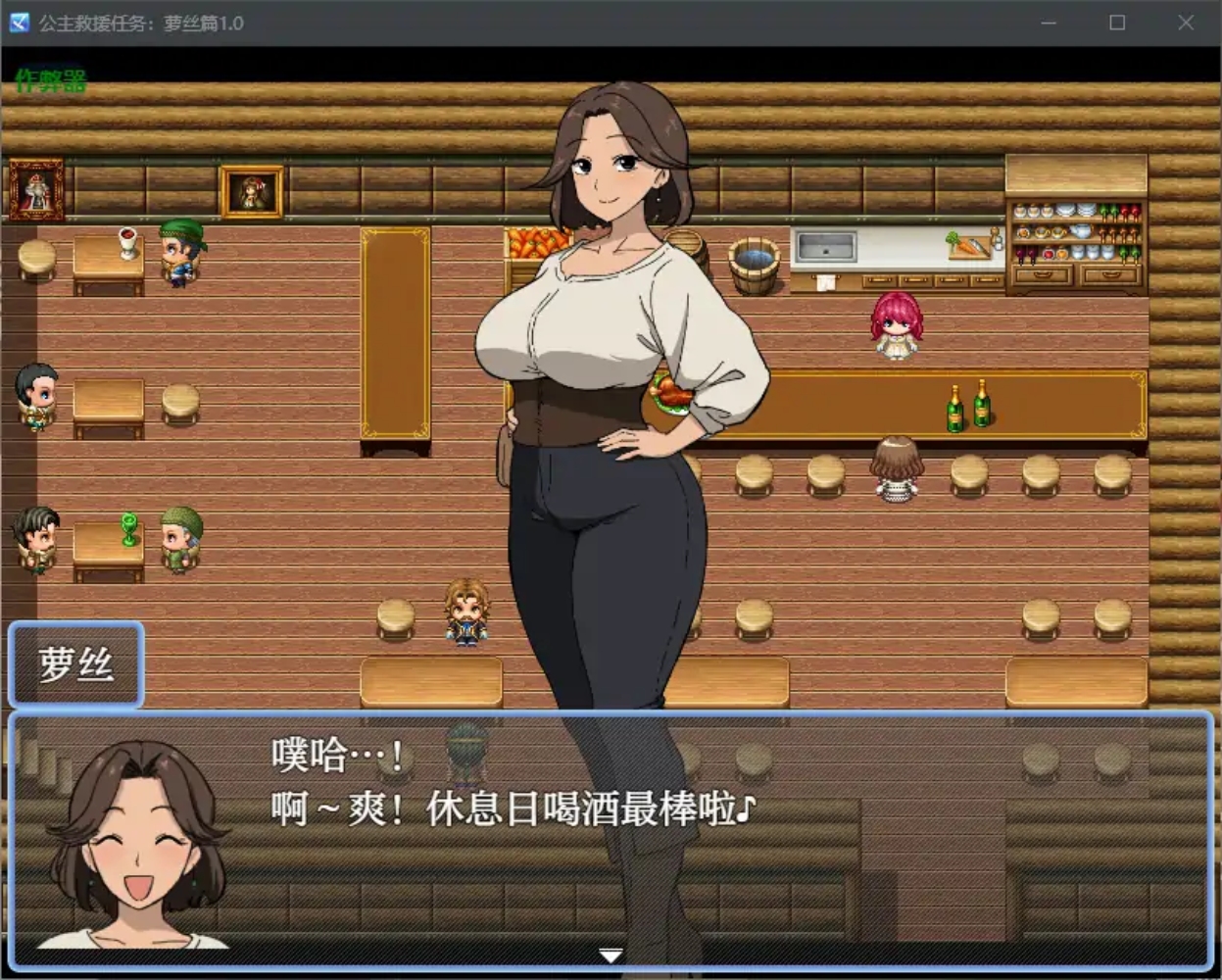The image size is (1222, 980).
Task: Open the green 作弊器 cheat menu
Action: [x=51, y=80]
